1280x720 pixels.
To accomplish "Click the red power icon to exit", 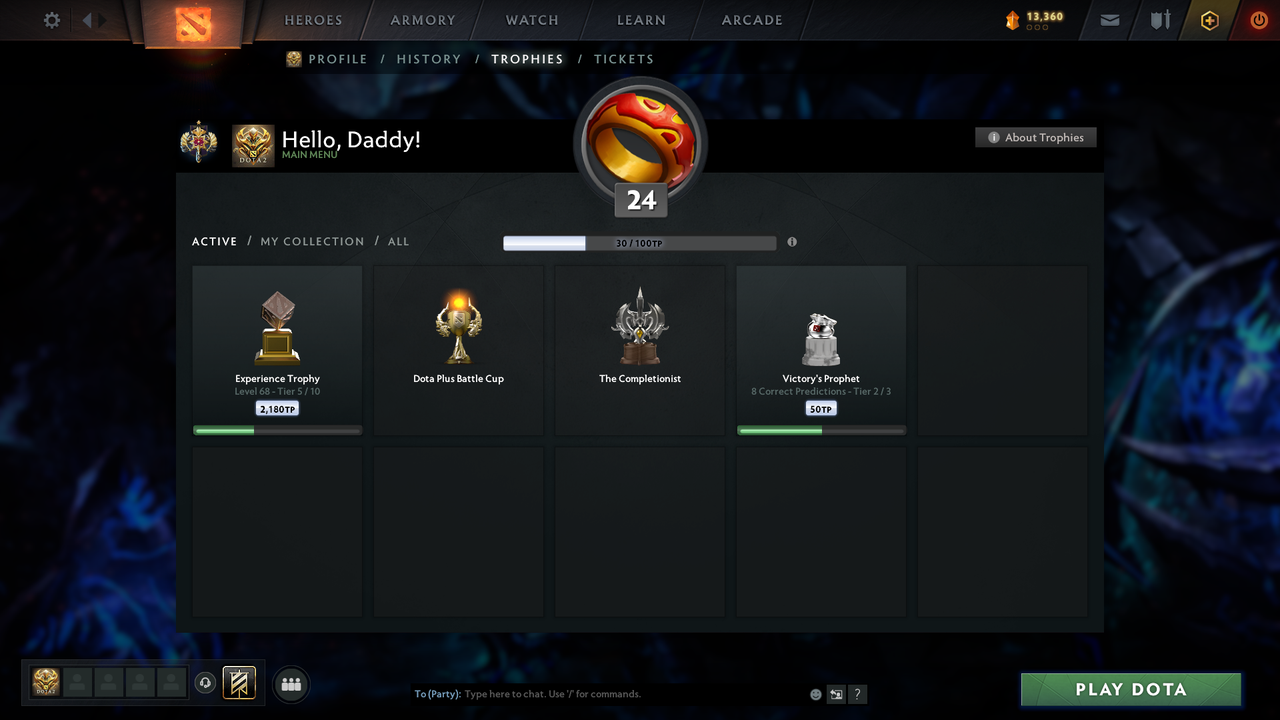I will pyautogui.click(x=1259, y=20).
